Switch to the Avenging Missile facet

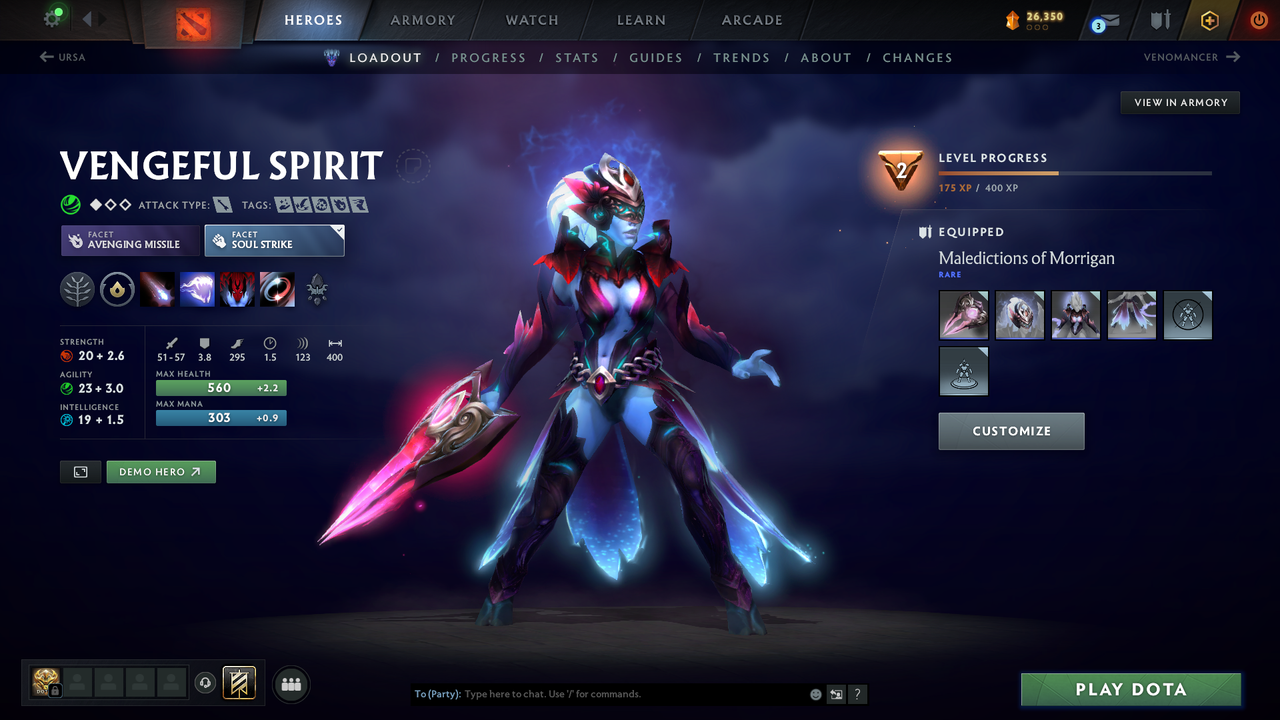(x=129, y=240)
